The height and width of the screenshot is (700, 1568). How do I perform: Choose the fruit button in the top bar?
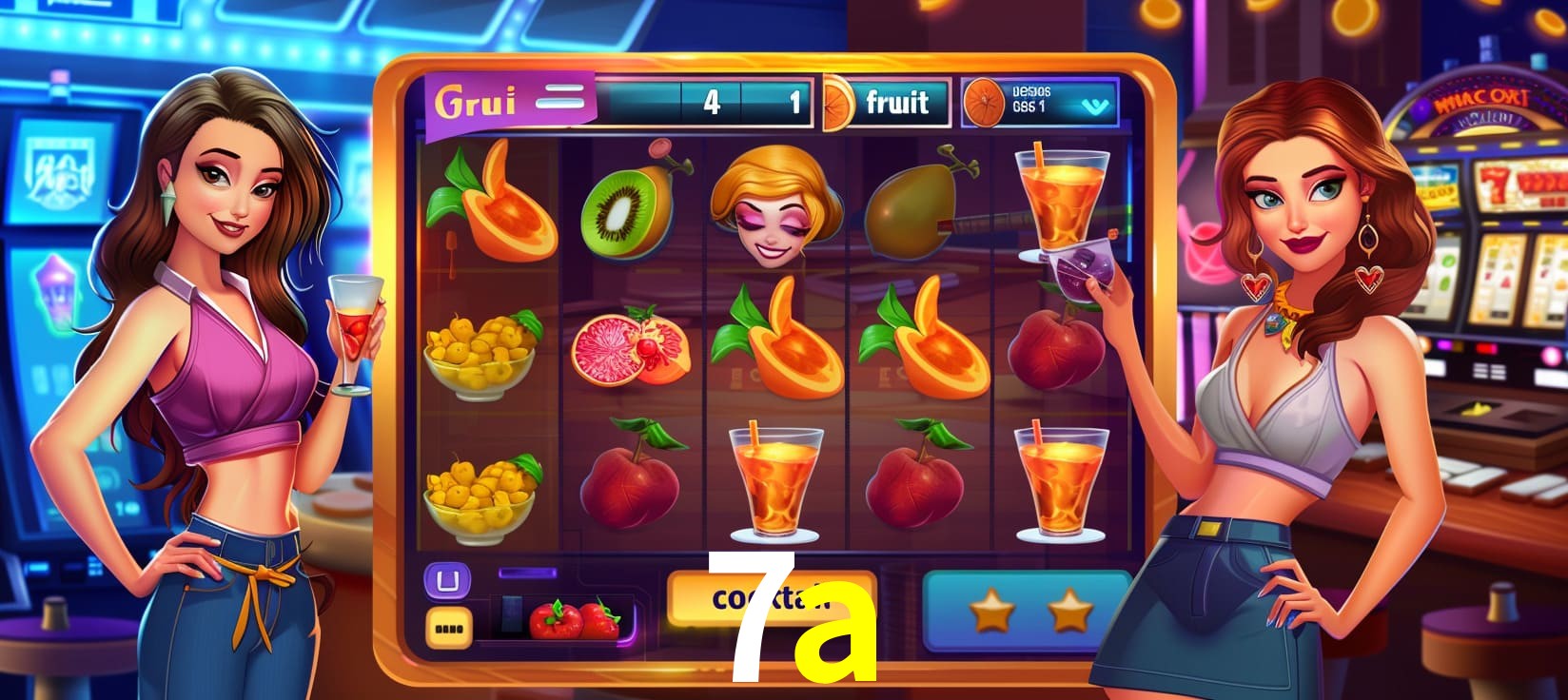pyautogui.click(x=895, y=102)
